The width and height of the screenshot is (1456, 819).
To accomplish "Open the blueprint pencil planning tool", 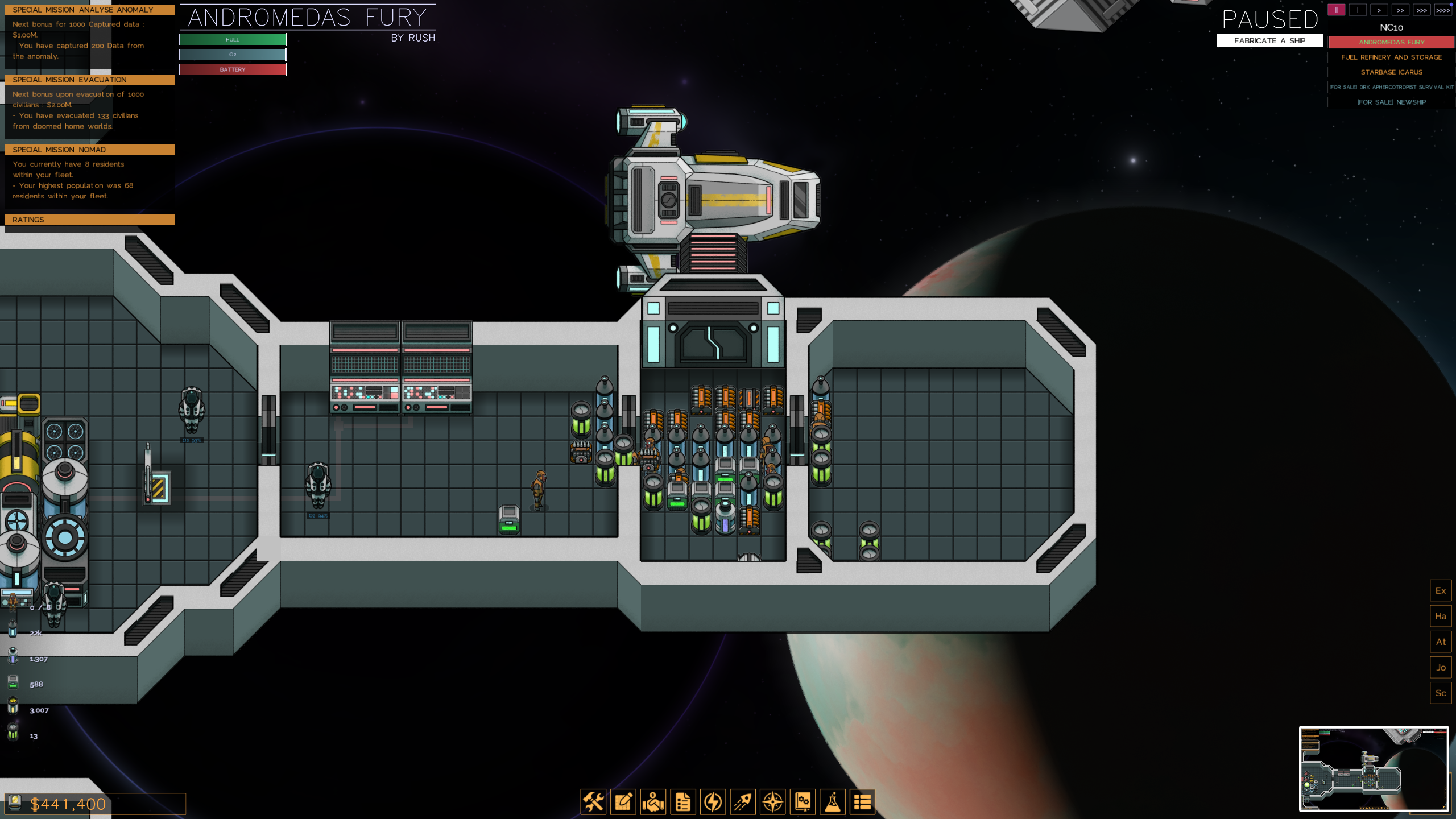I will click(623, 802).
